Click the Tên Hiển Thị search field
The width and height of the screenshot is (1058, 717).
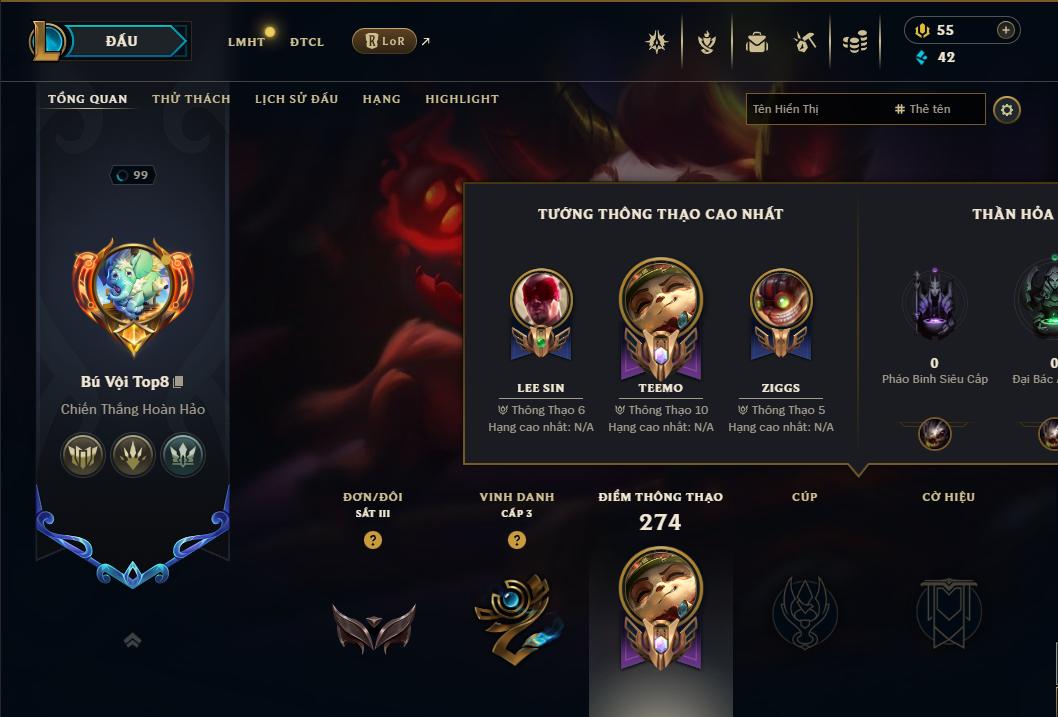(x=815, y=109)
